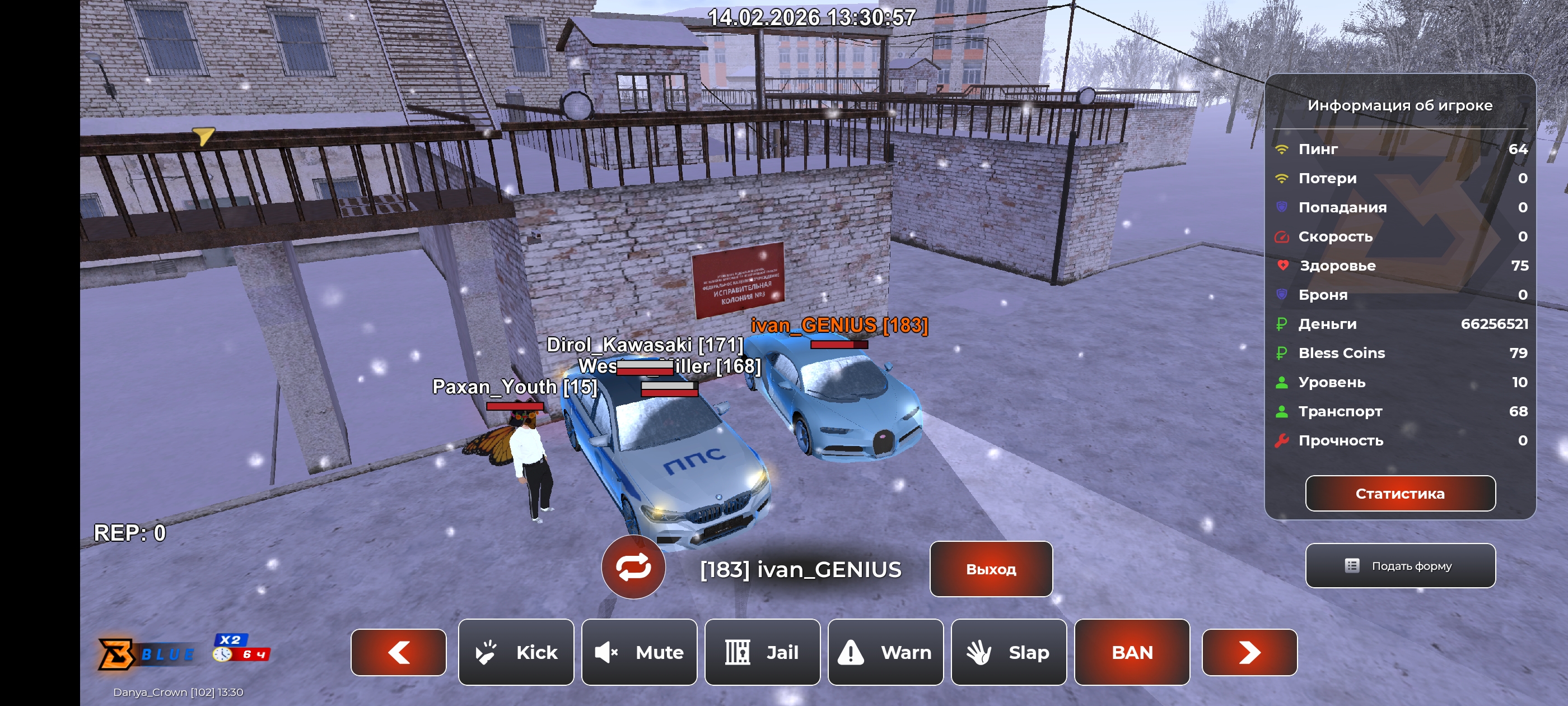The image size is (1568, 706).
Task: Mute player ivan_GENIUS
Action: (638, 652)
